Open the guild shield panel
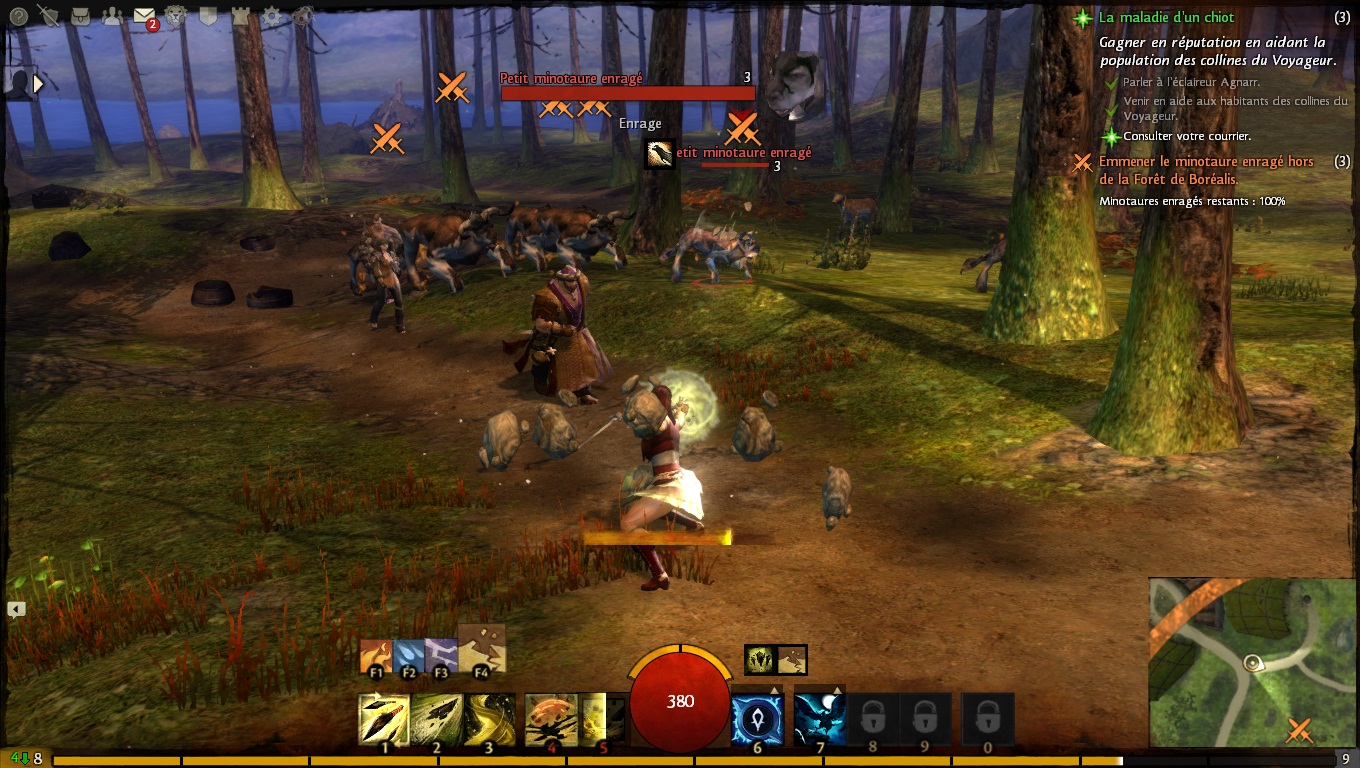This screenshot has width=1360, height=768. [x=208, y=15]
